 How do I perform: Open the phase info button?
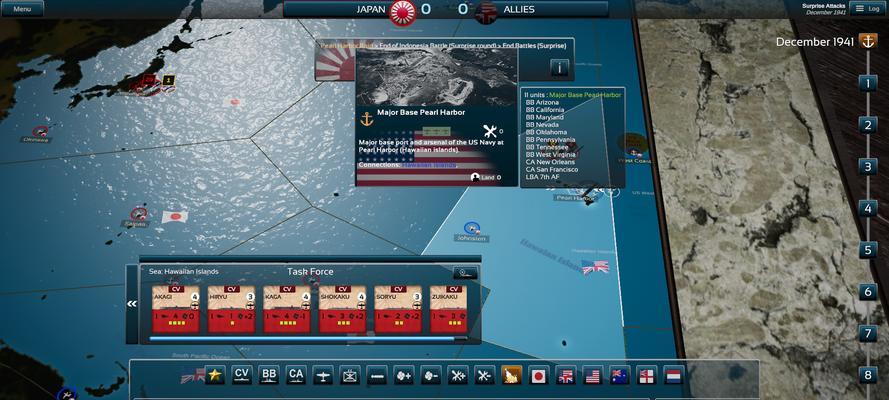click(559, 68)
